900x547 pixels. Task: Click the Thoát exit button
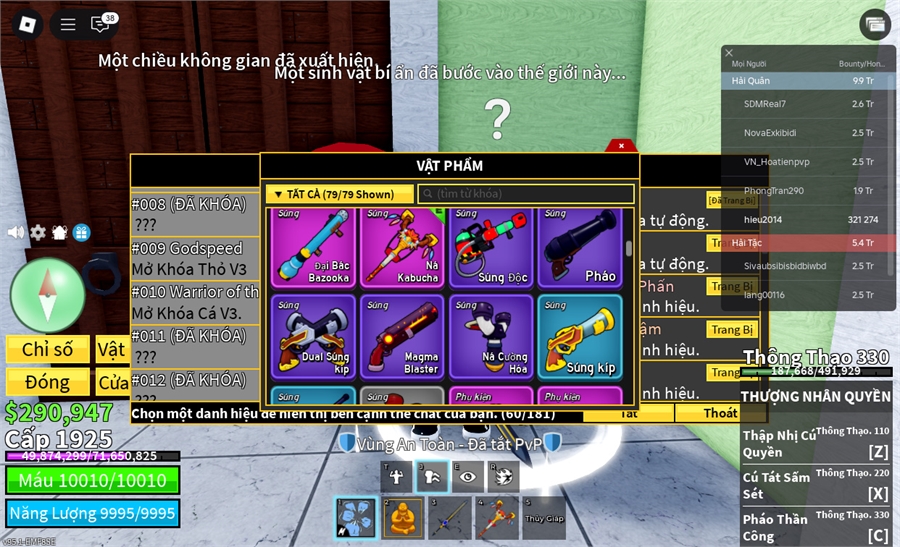tap(720, 413)
